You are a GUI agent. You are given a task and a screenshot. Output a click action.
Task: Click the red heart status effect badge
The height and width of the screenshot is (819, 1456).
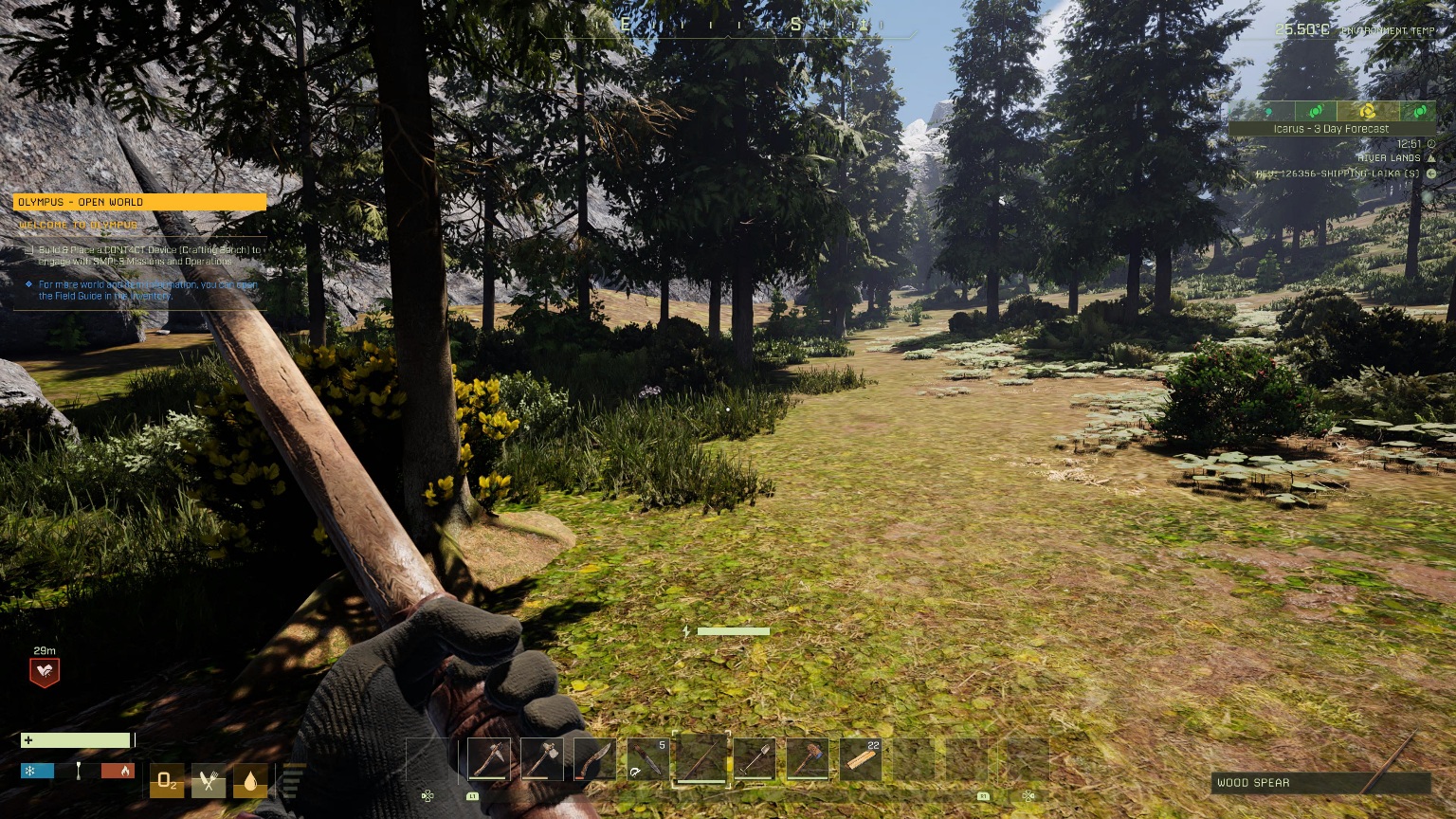pyautogui.click(x=45, y=672)
